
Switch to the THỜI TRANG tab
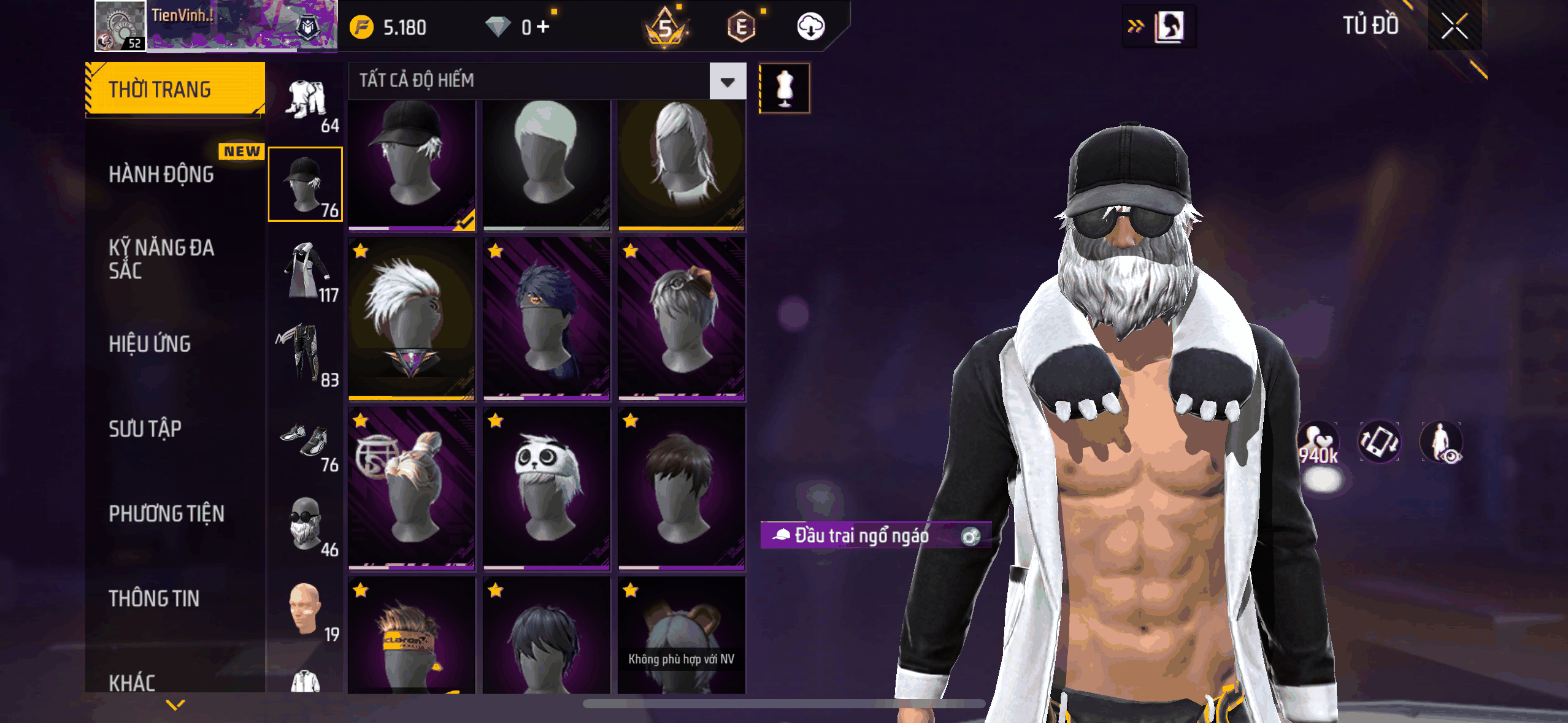[x=175, y=89]
